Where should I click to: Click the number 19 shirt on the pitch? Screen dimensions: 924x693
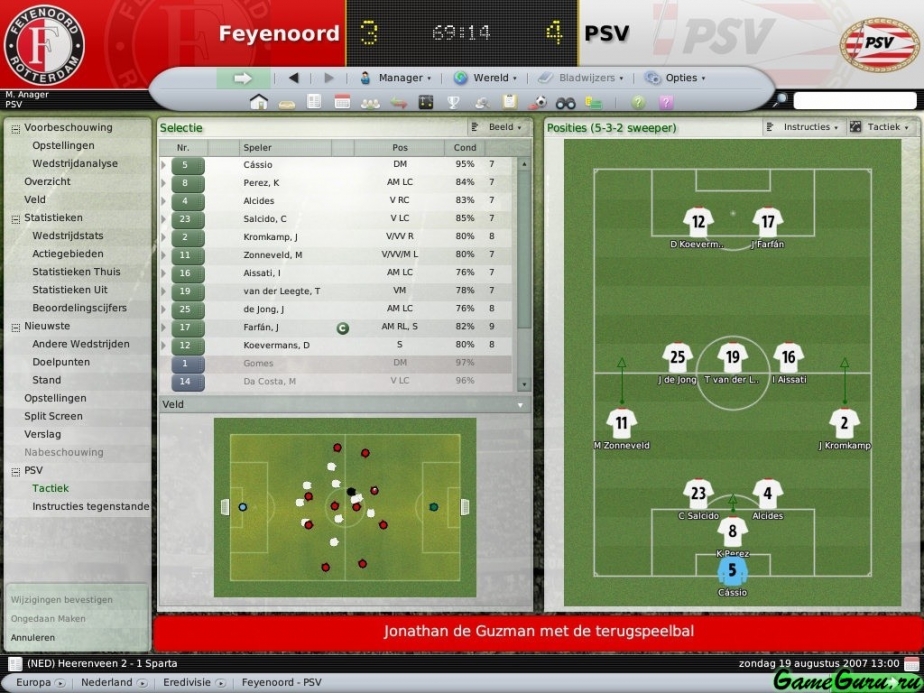coord(733,358)
